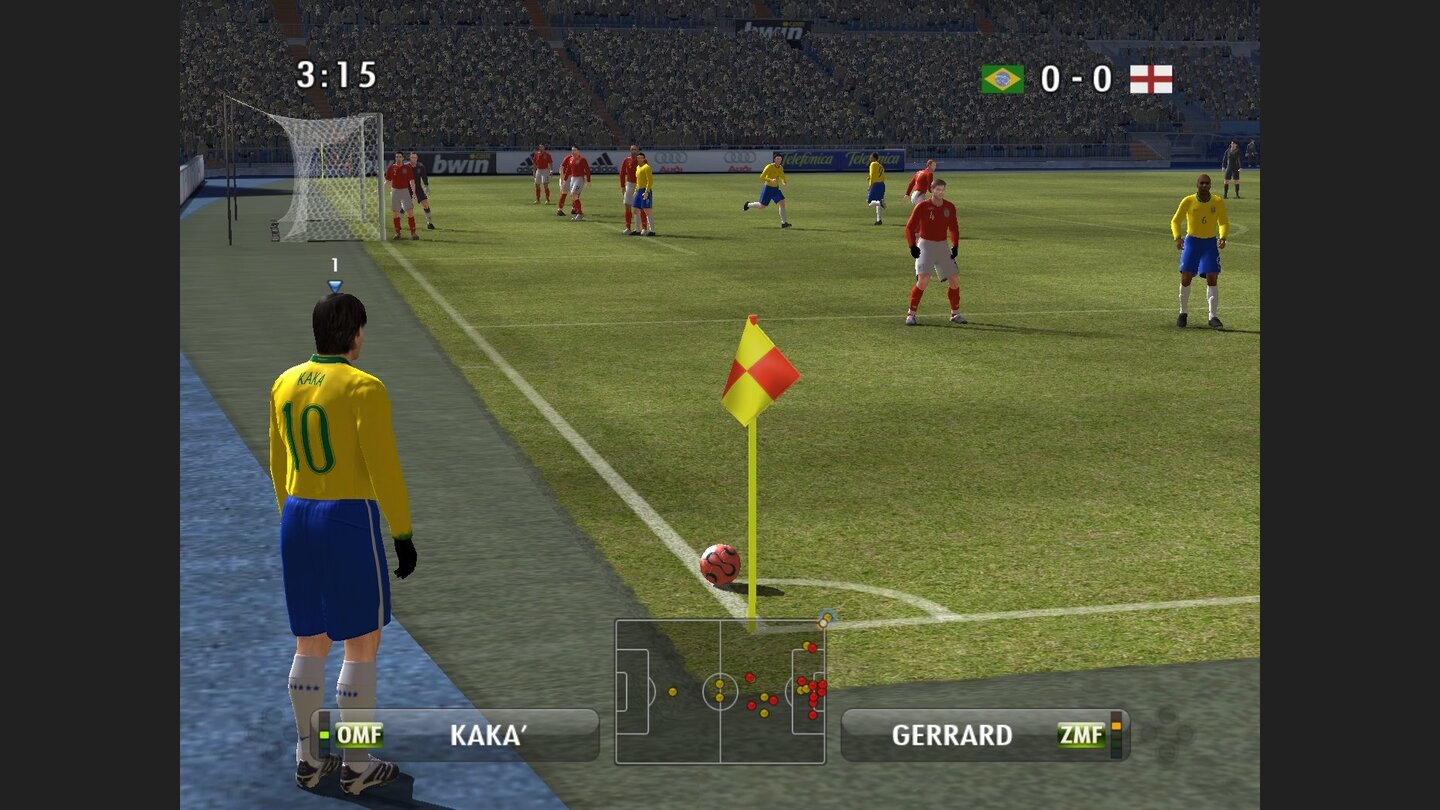This screenshot has width=1440, height=810.
Task: Toggle the player indicator number 1
Action: [x=333, y=266]
